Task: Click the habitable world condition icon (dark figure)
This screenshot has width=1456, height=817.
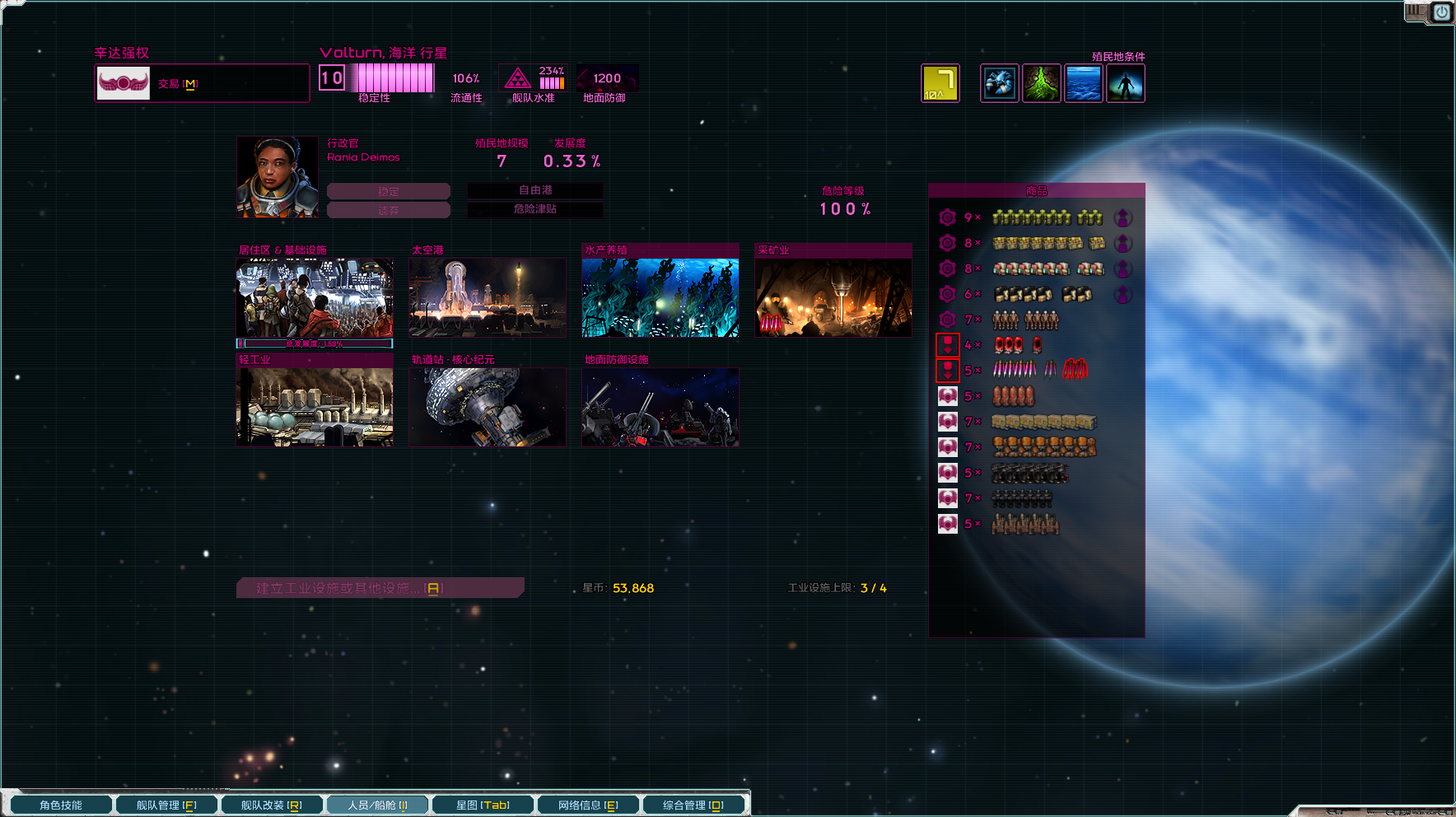Action: (1126, 82)
